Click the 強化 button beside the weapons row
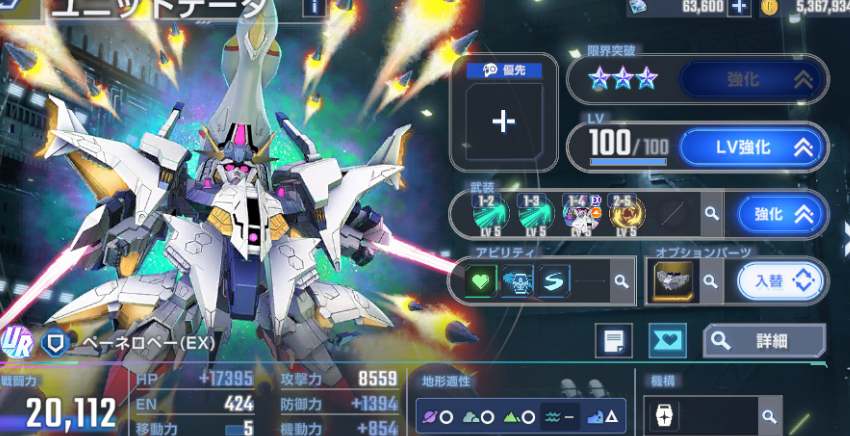This screenshot has height=436, width=850. point(782,213)
